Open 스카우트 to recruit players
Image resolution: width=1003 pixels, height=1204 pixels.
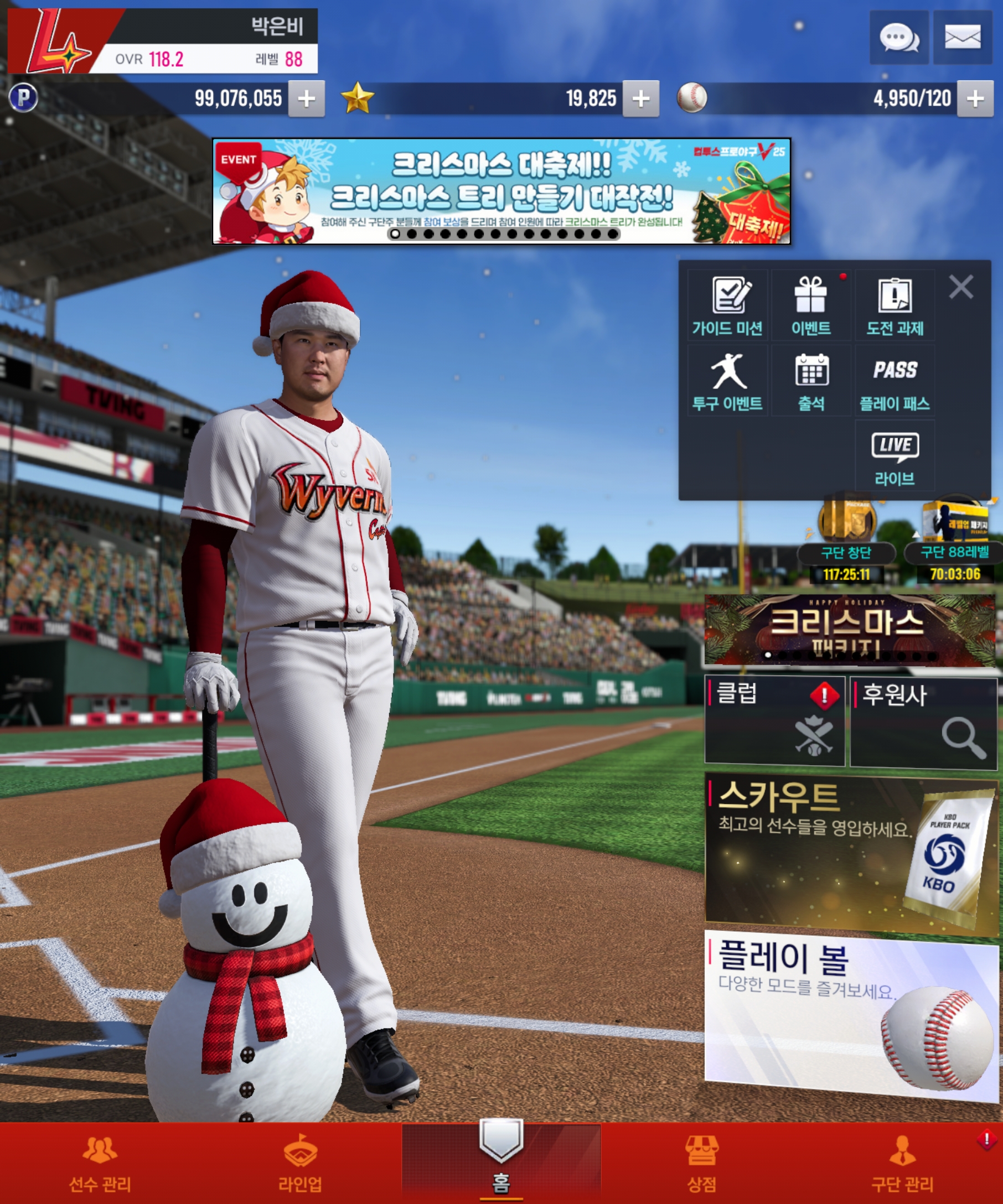click(x=850, y=854)
